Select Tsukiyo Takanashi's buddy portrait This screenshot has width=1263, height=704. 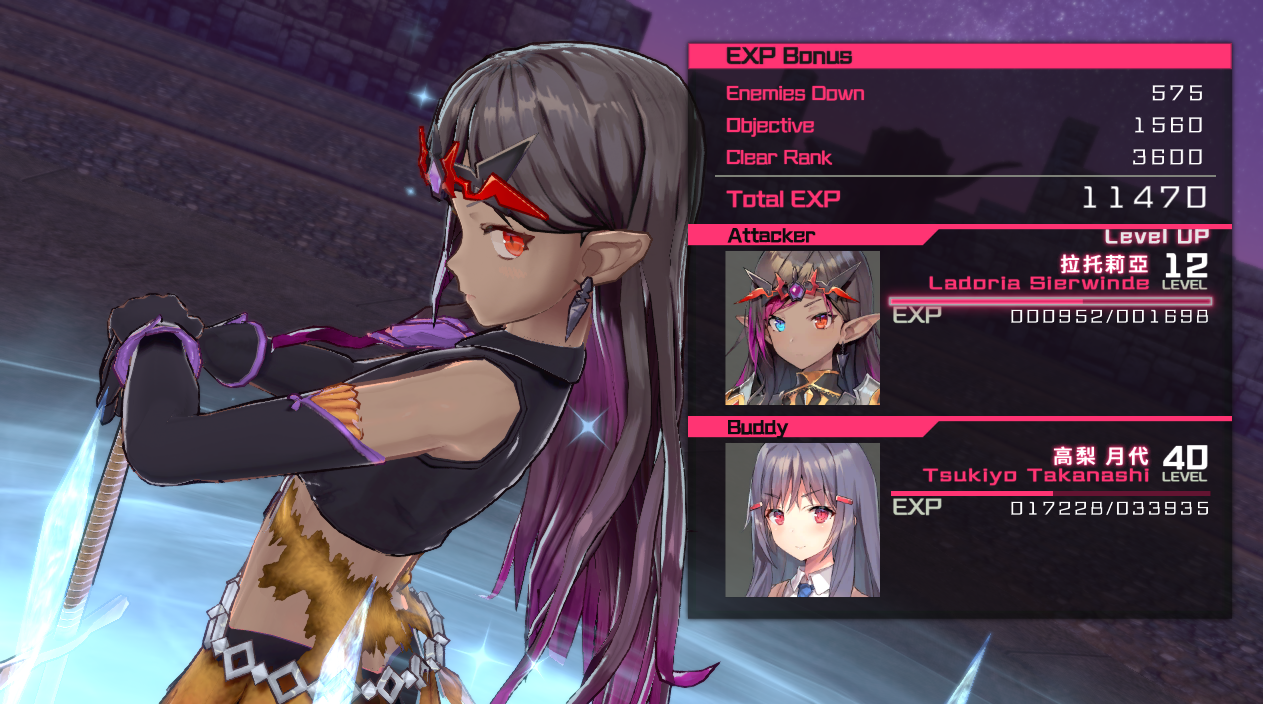tap(802, 520)
